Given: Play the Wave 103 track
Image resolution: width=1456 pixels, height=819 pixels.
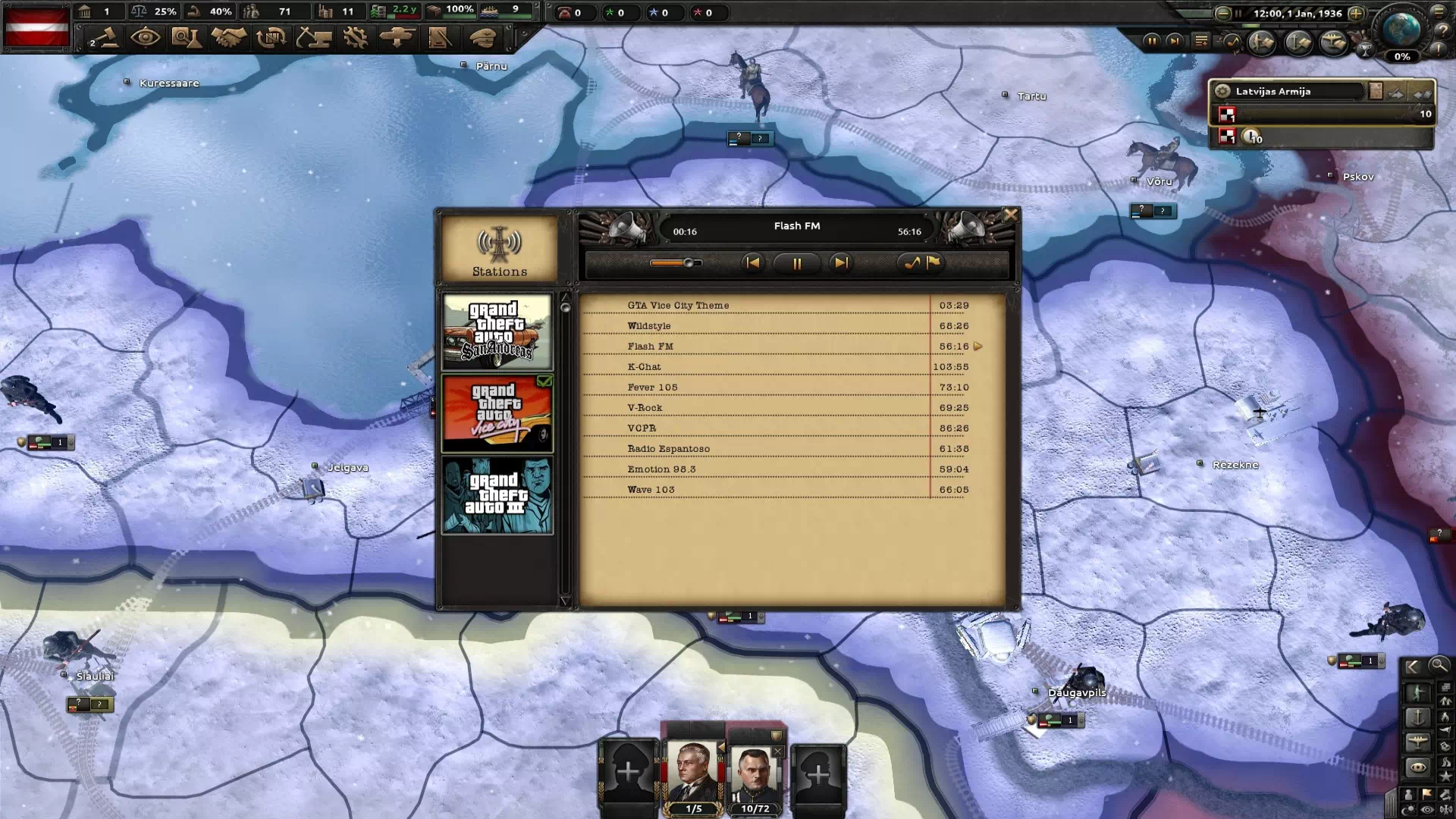Looking at the screenshot, I should coord(651,490).
